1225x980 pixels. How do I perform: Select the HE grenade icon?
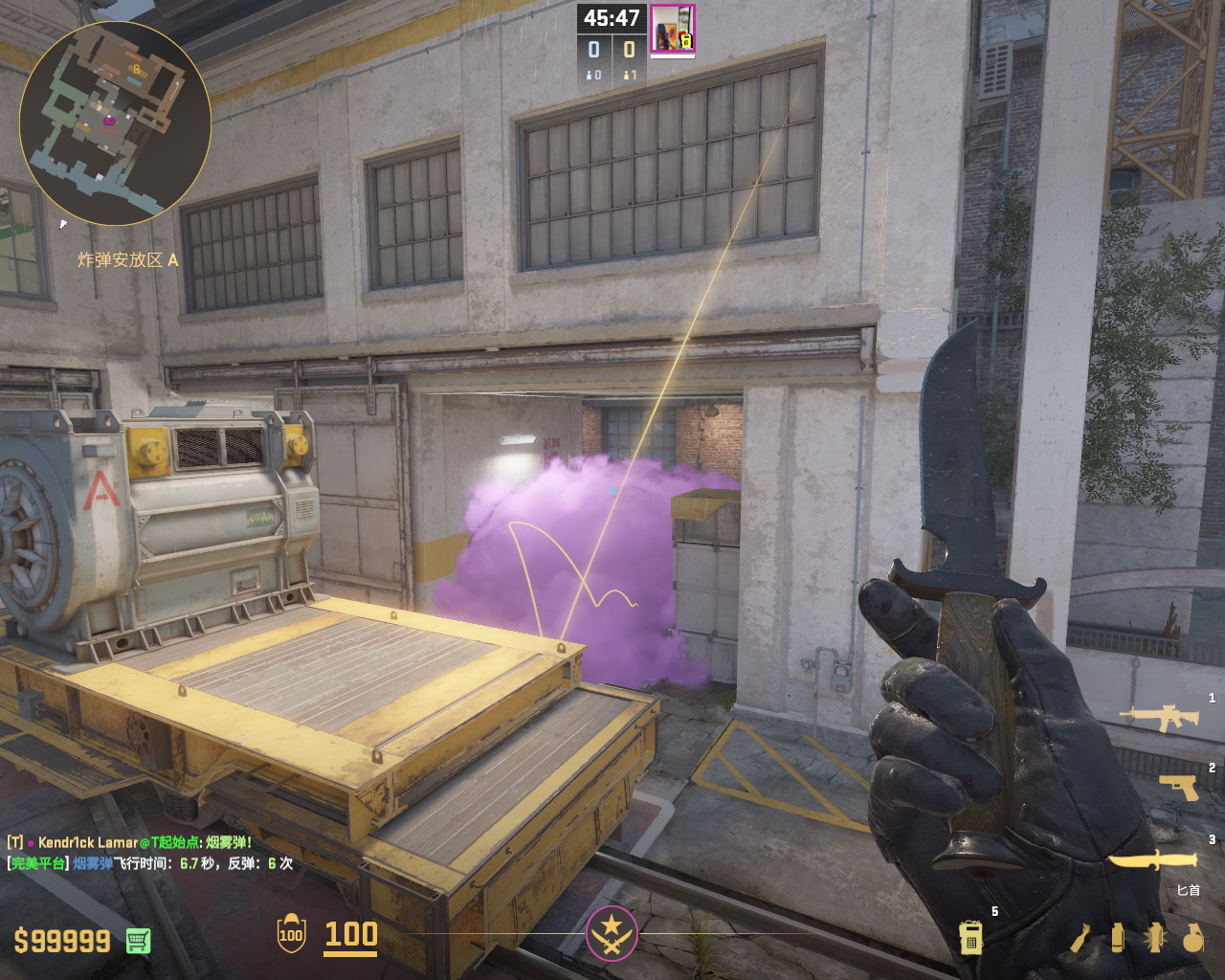pyautogui.click(x=1192, y=938)
